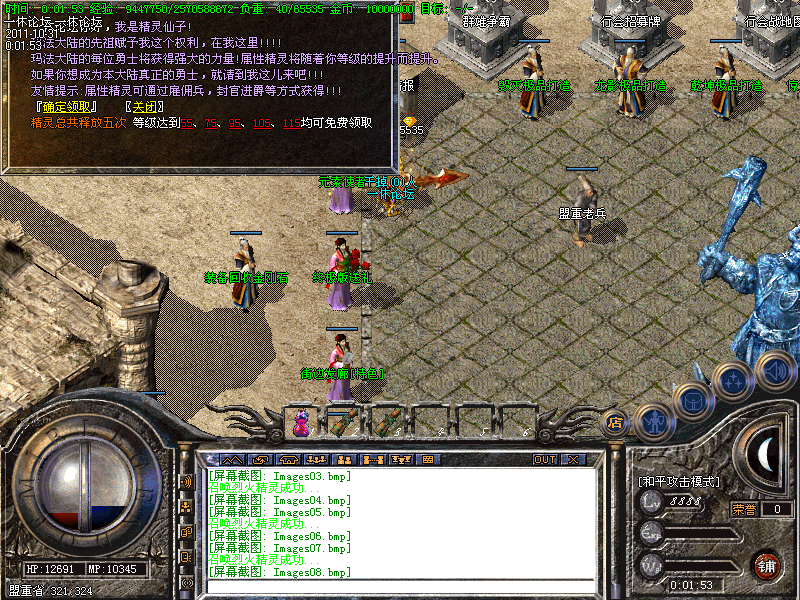Click the red 铺 stall button
The height and width of the screenshot is (600, 800).
point(767,565)
